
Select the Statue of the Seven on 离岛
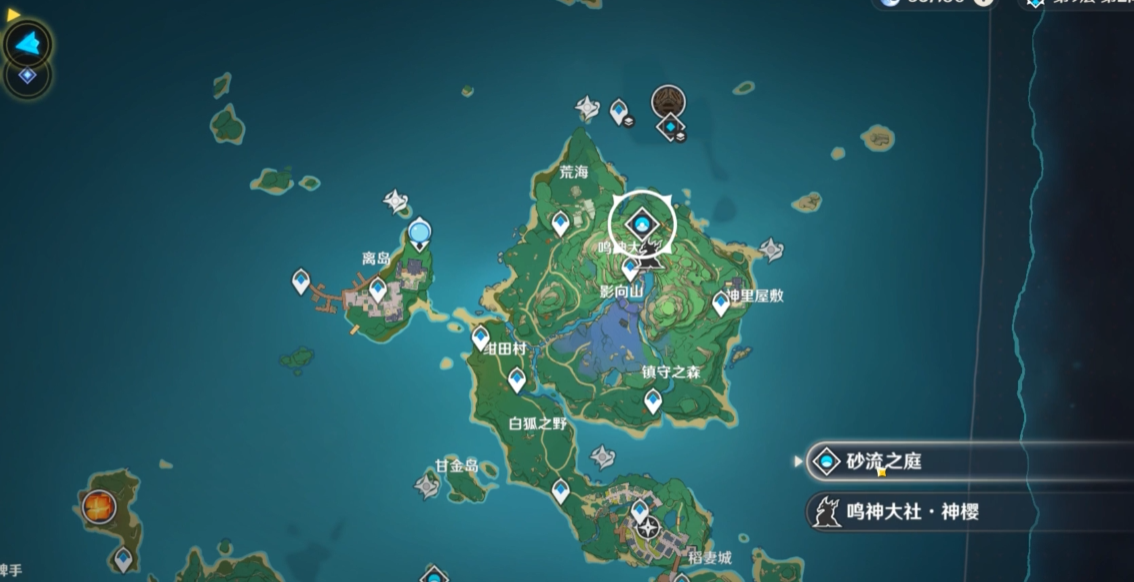click(x=420, y=234)
